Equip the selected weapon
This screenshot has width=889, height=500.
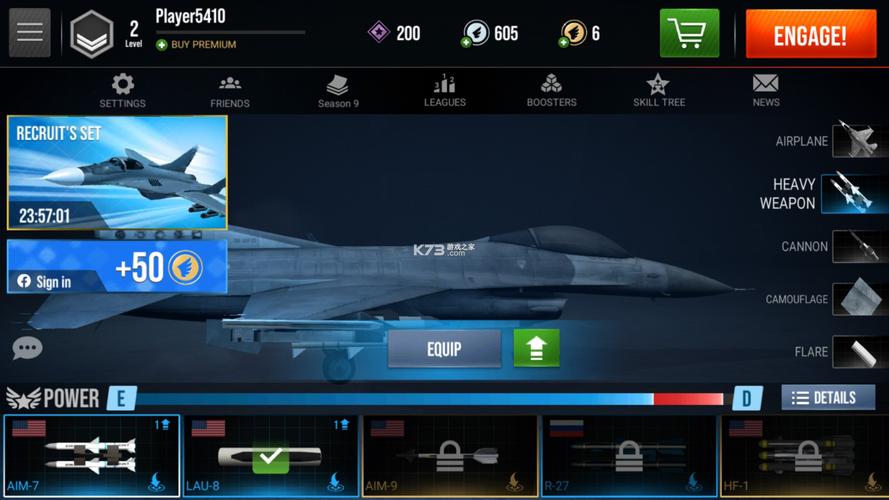(x=444, y=349)
